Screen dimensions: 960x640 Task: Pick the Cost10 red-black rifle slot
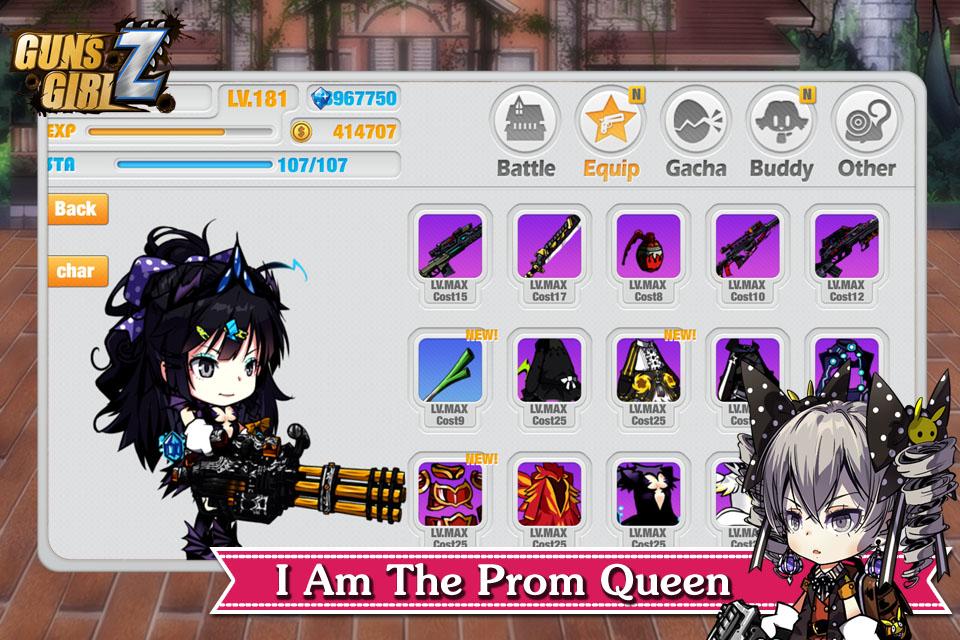pyautogui.click(x=747, y=256)
